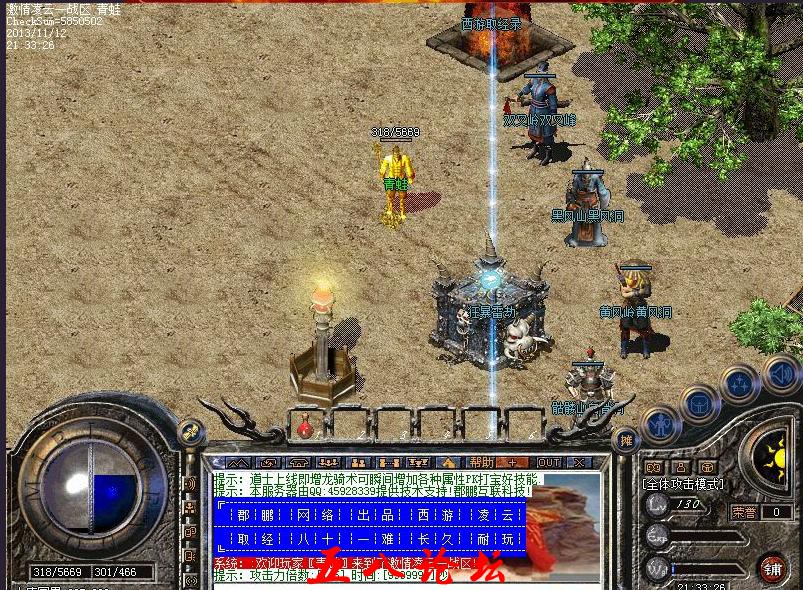Open the red 铺 shop button

[771, 568]
